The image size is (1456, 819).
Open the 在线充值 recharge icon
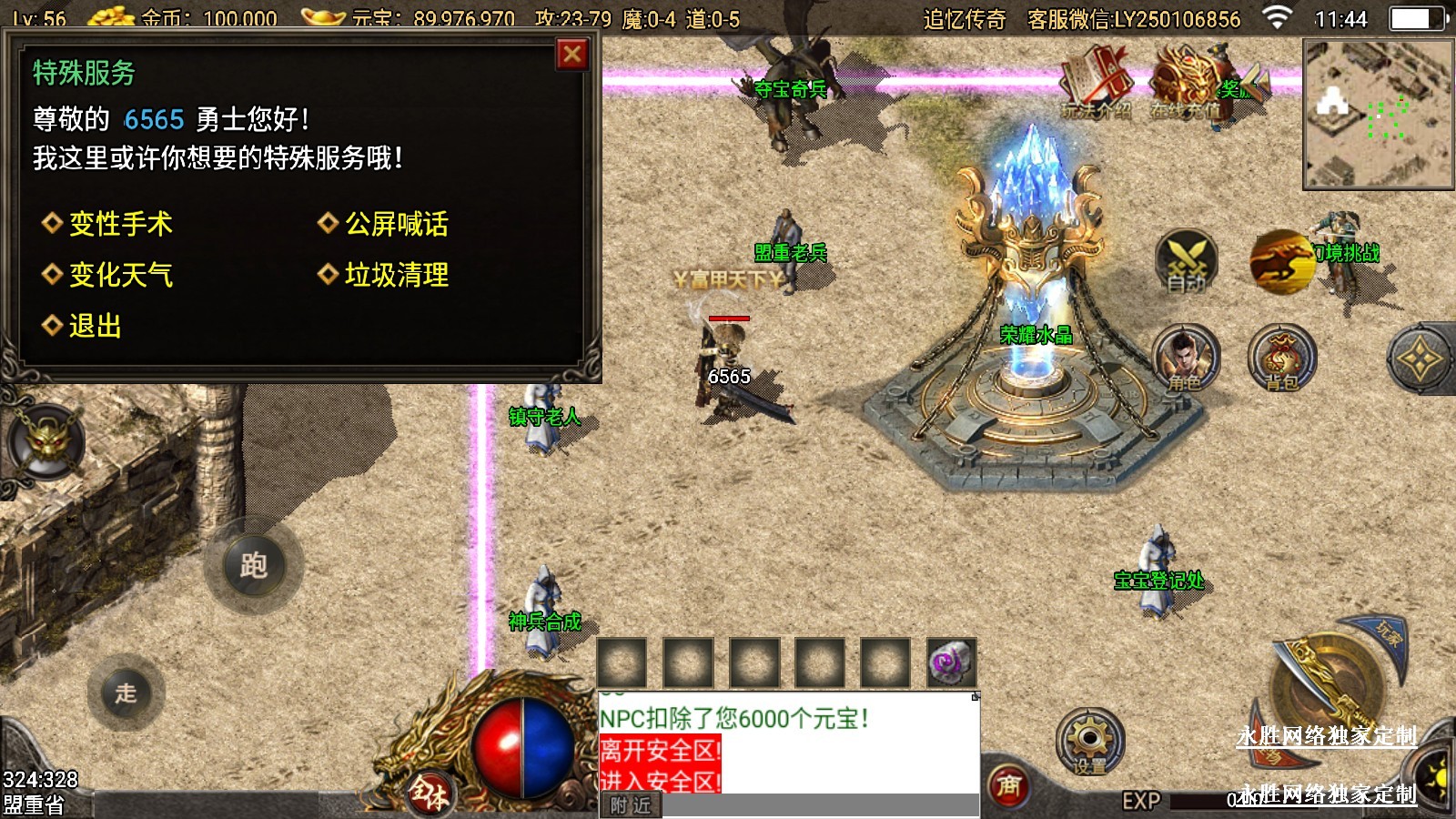pyautogui.click(x=1186, y=83)
